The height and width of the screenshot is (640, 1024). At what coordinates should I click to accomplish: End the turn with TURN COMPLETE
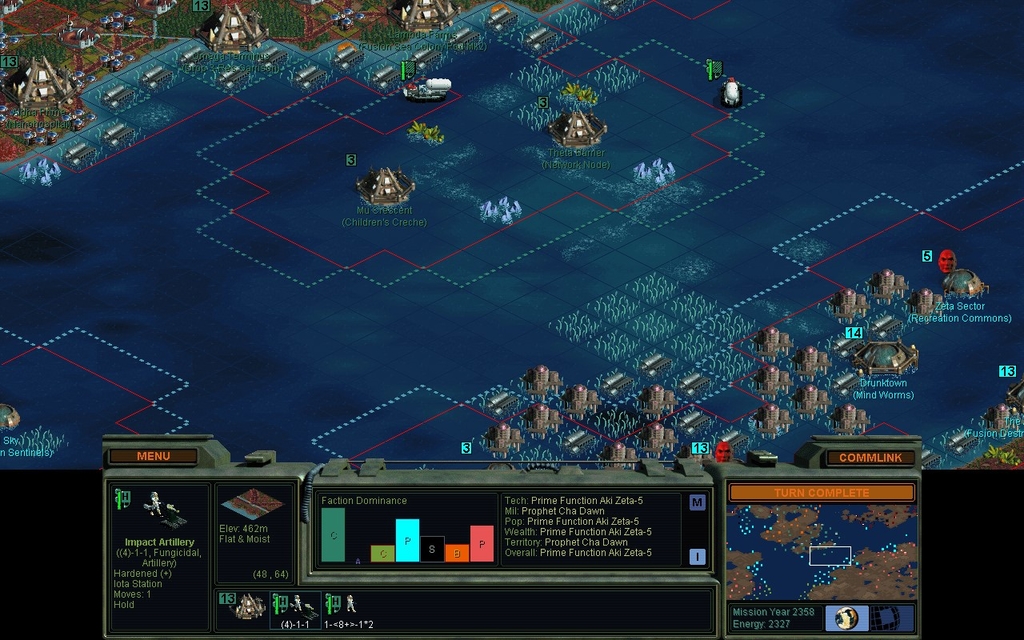[821, 493]
